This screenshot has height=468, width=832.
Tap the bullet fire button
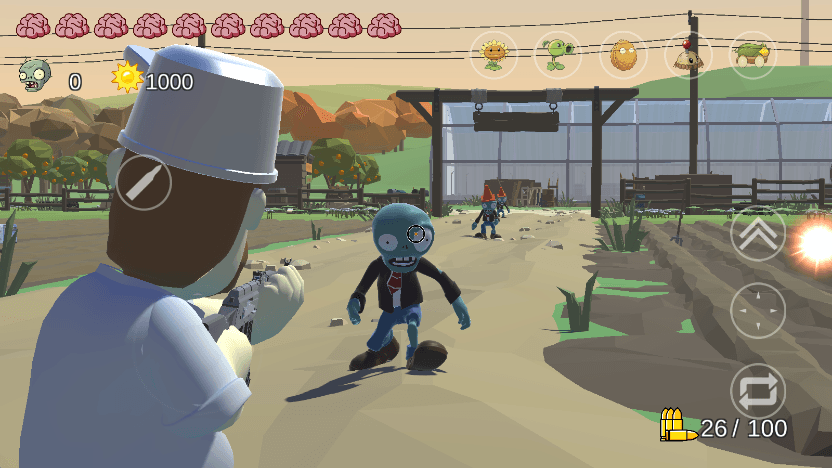click(x=144, y=183)
